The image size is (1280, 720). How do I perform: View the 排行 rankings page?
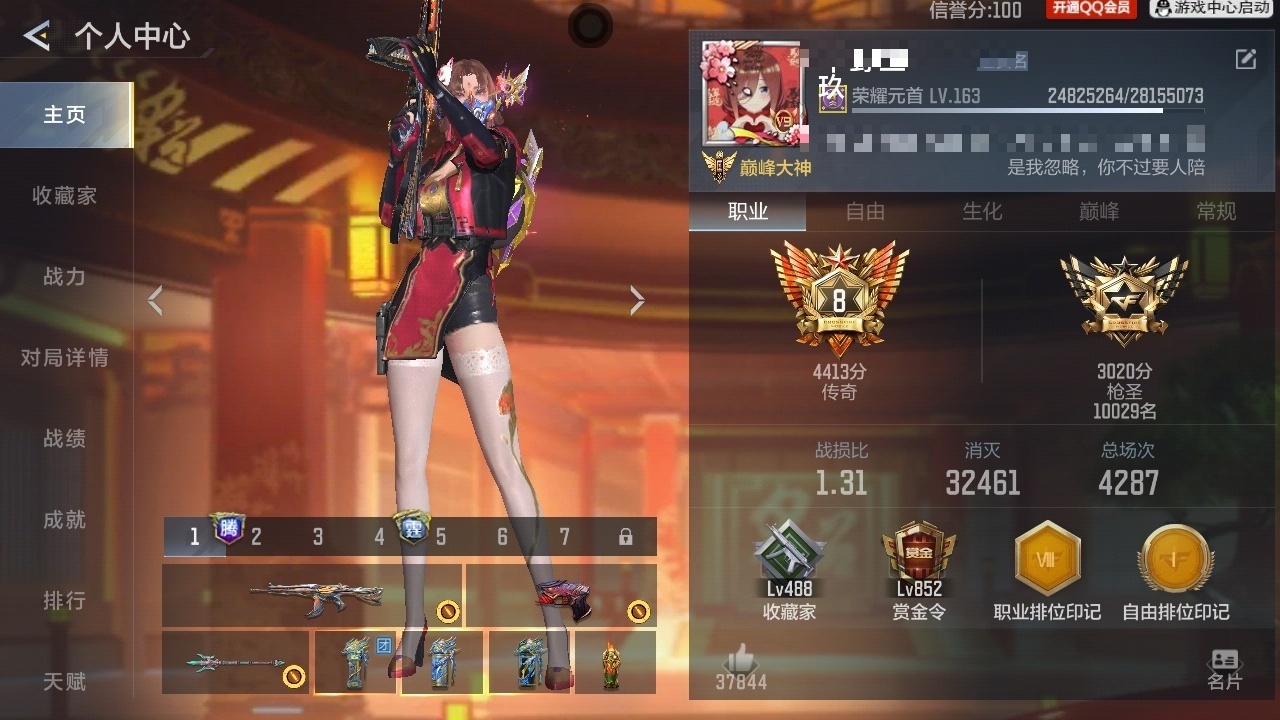[x=64, y=601]
